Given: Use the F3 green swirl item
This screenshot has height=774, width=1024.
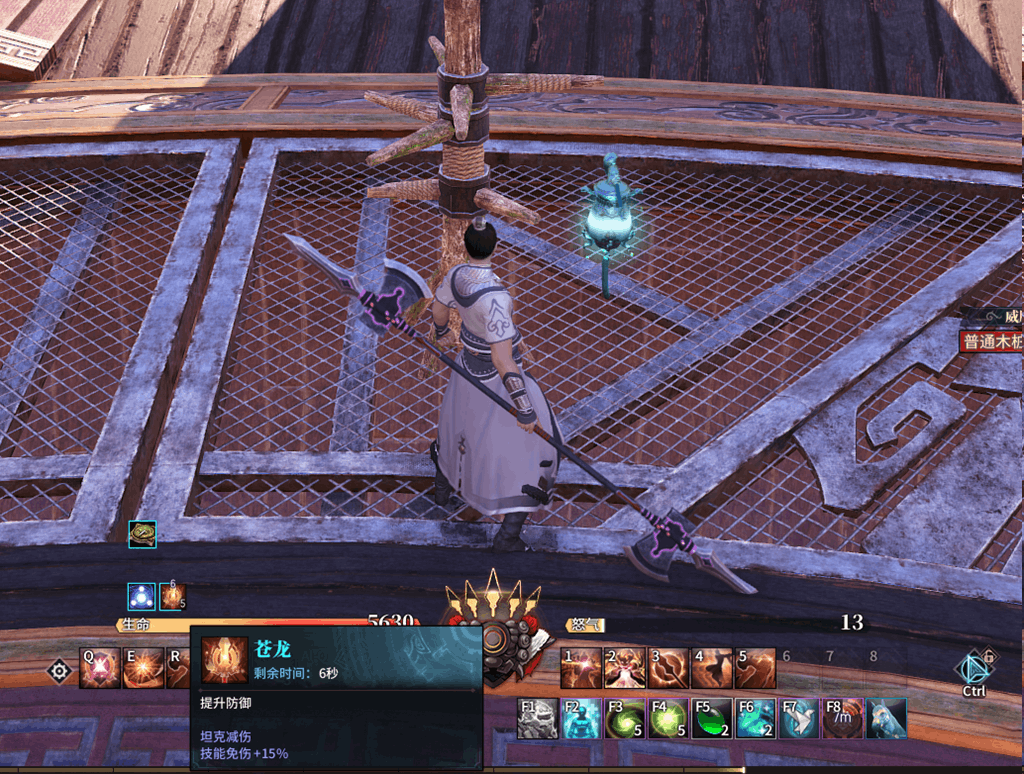Looking at the screenshot, I should [x=625, y=718].
